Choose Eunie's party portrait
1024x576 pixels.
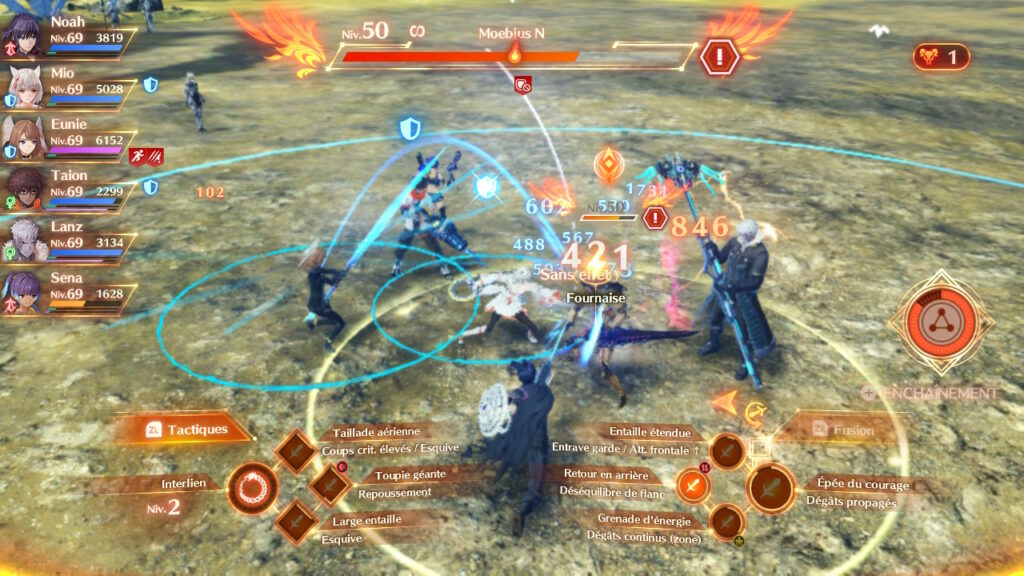tap(23, 134)
